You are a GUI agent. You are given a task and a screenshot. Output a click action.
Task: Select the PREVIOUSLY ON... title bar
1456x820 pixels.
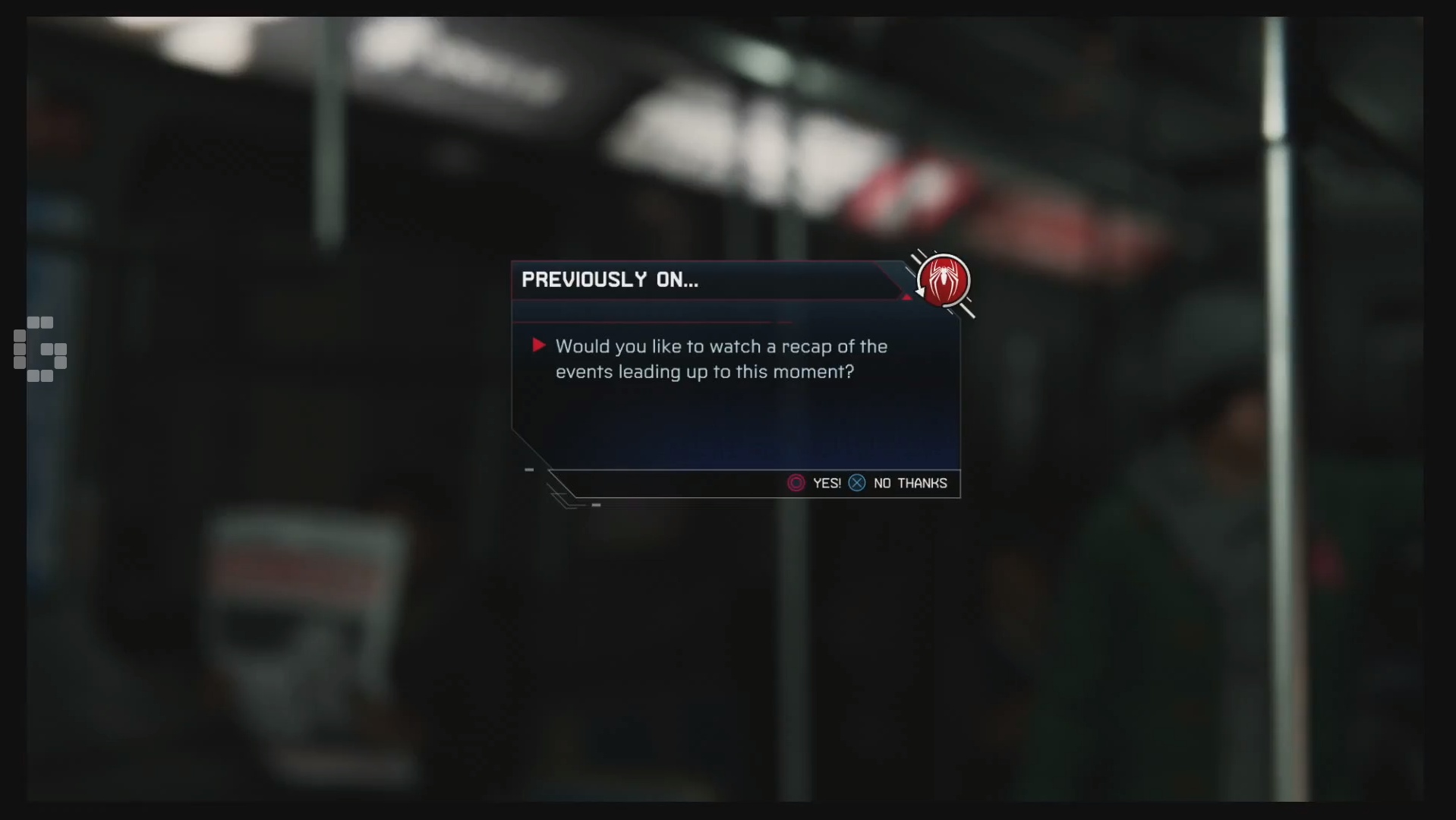click(x=610, y=279)
